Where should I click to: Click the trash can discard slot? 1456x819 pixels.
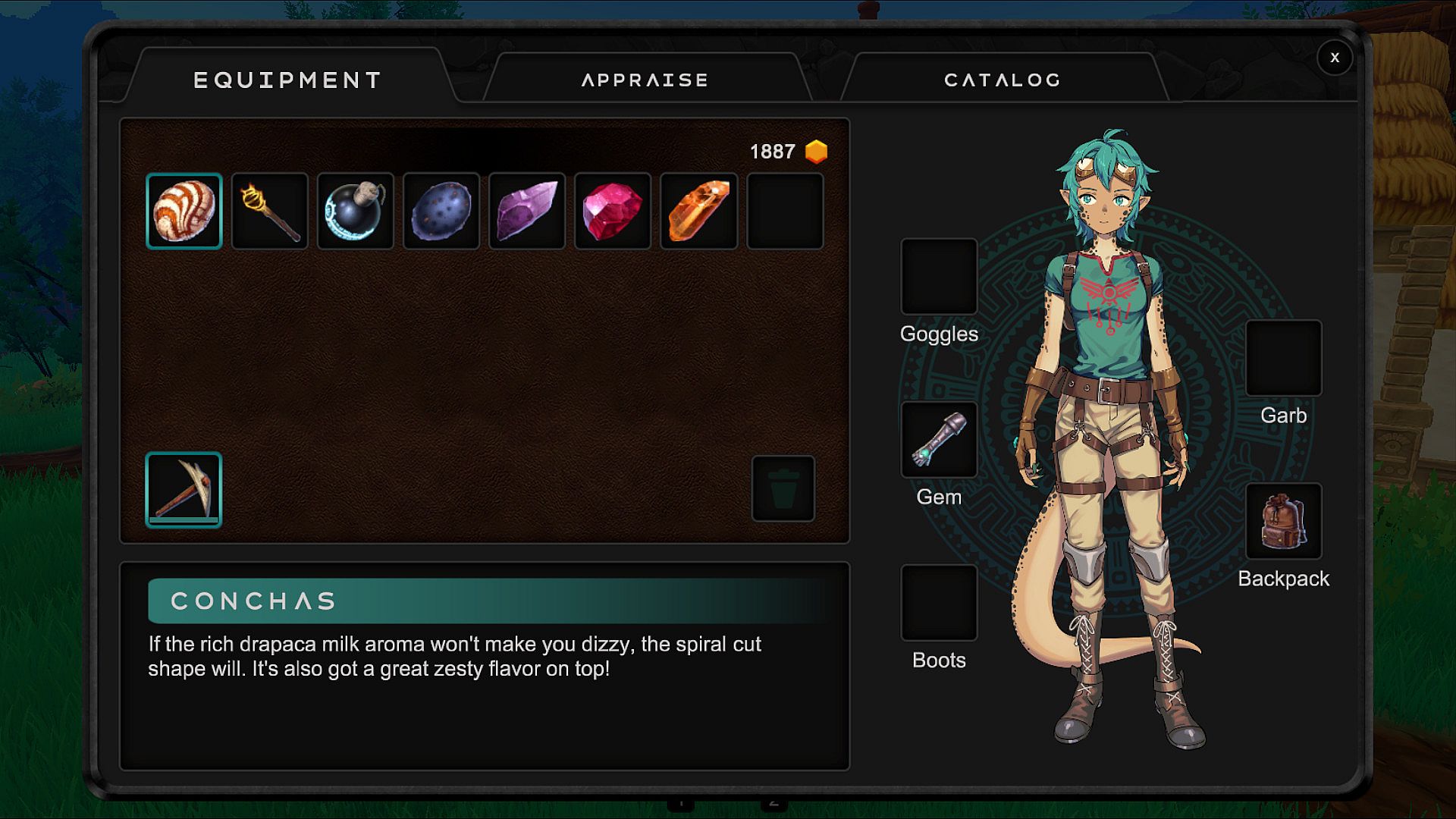(783, 488)
